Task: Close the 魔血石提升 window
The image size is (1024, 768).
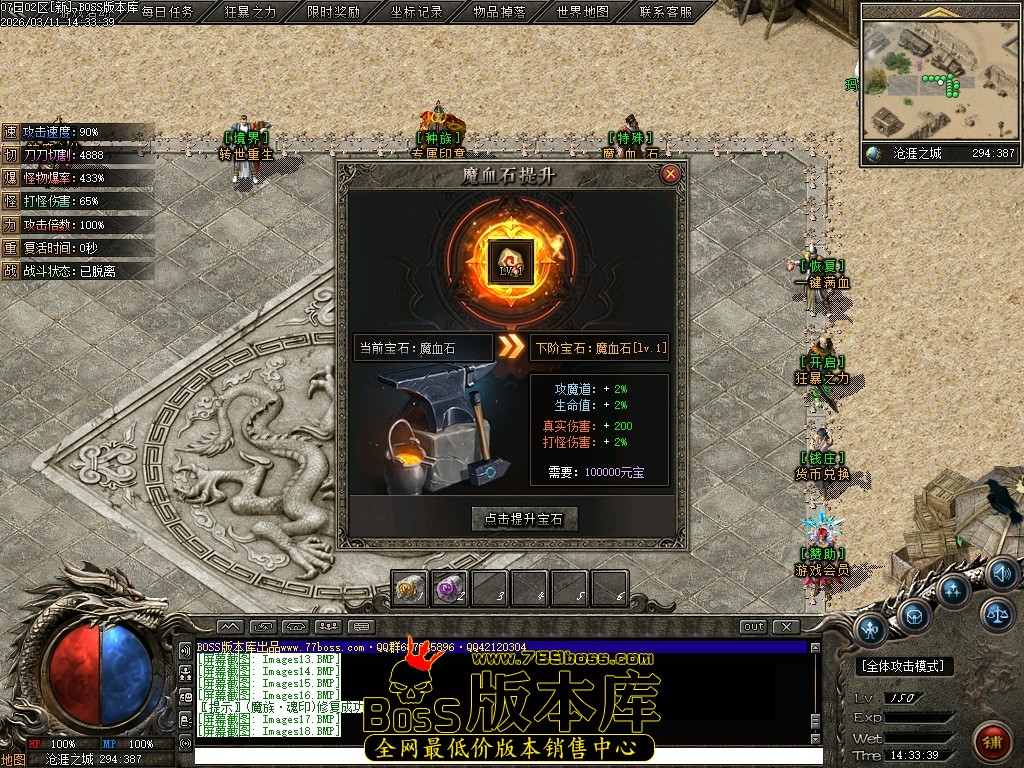Action: point(671,174)
